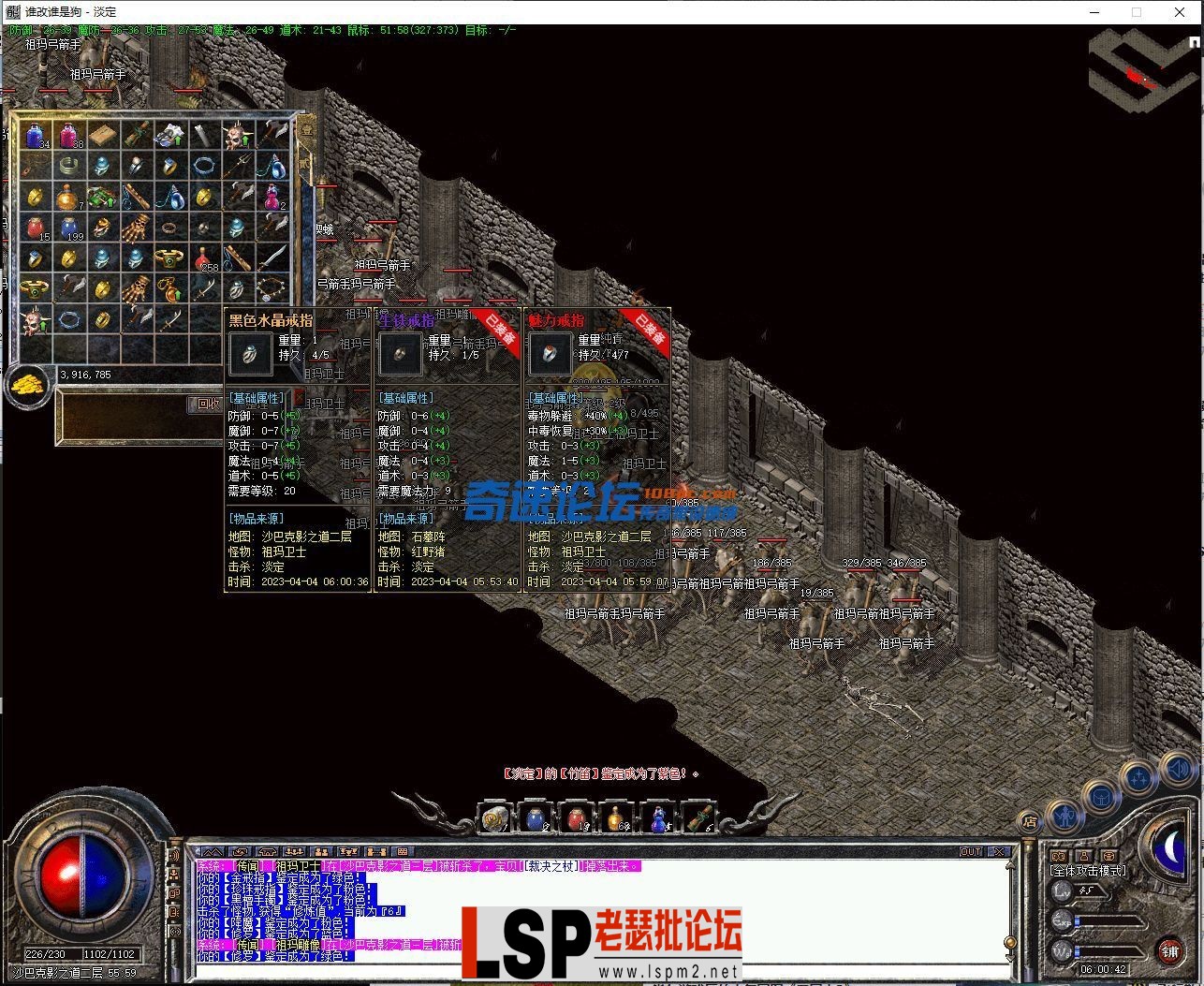Open the character equipment round button

coord(1066,816)
